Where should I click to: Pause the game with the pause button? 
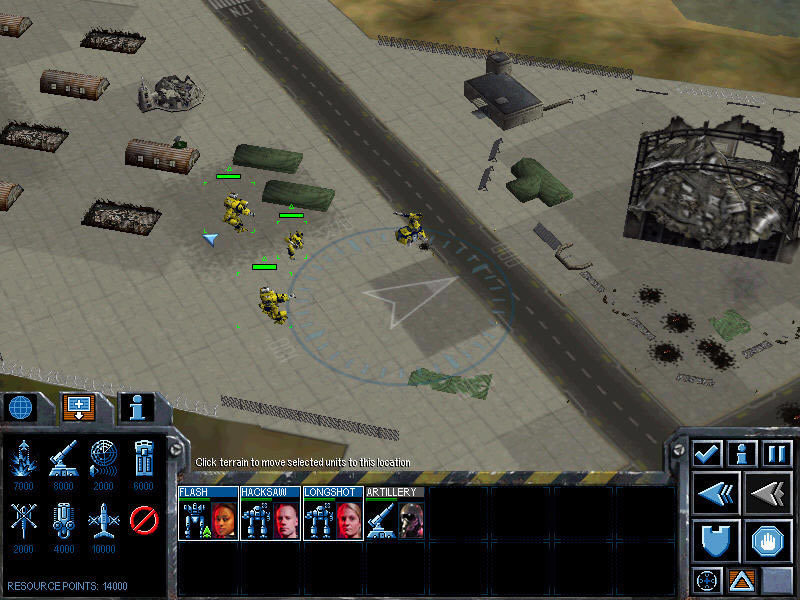(778, 453)
